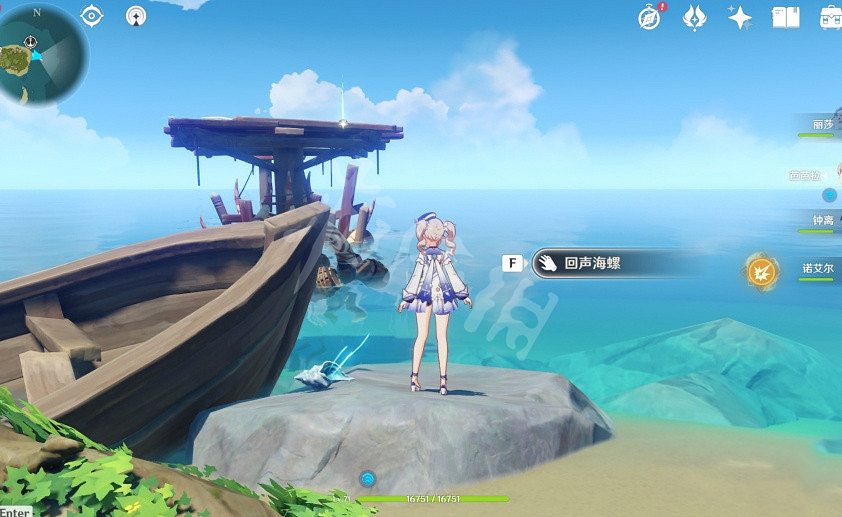Activate the orange sprint skill icon

click(762, 270)
